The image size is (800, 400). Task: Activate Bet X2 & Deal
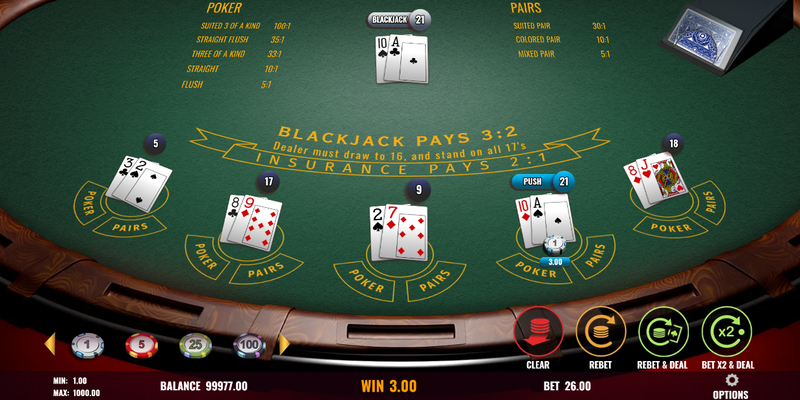(726, 332)
